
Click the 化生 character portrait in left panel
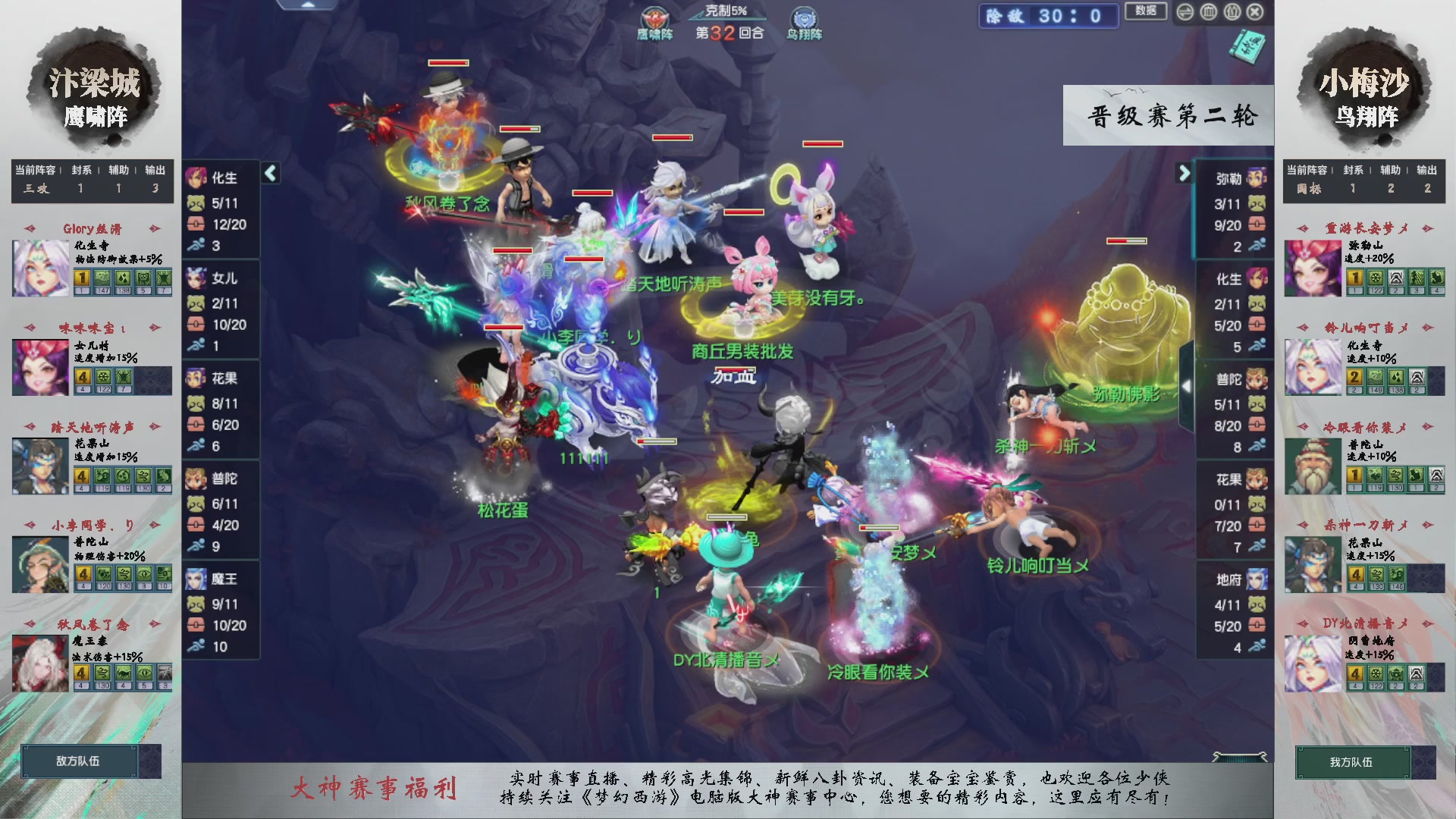[x=196, y=177]
